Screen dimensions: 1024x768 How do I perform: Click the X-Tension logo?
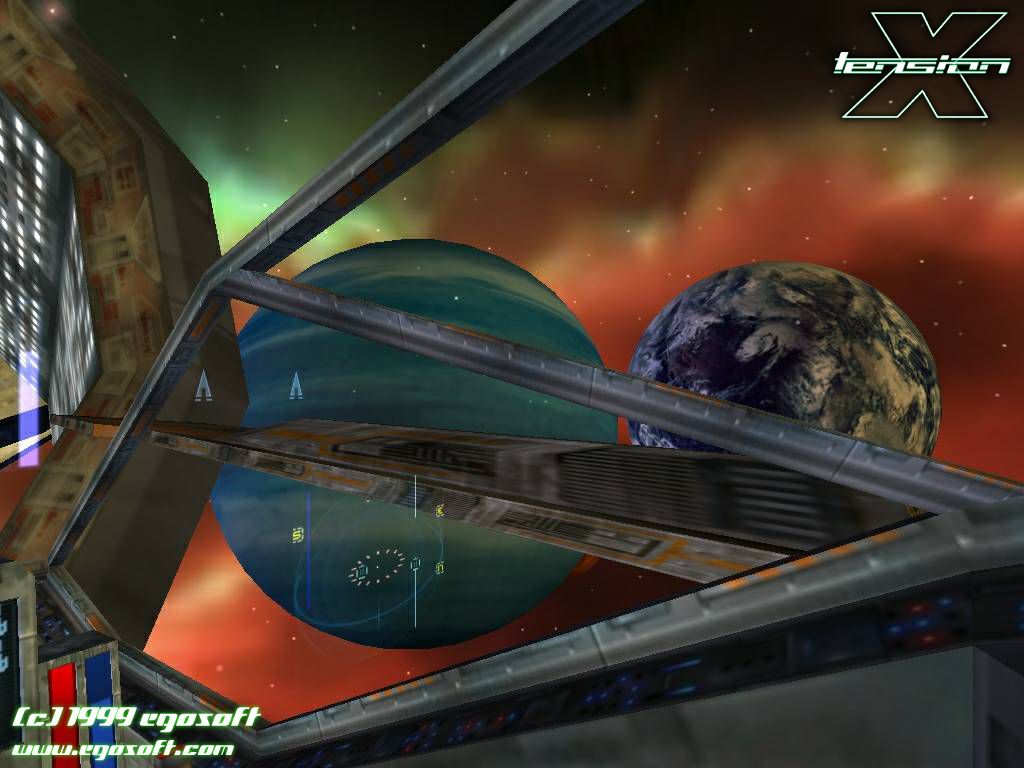(x=923, y=64)
